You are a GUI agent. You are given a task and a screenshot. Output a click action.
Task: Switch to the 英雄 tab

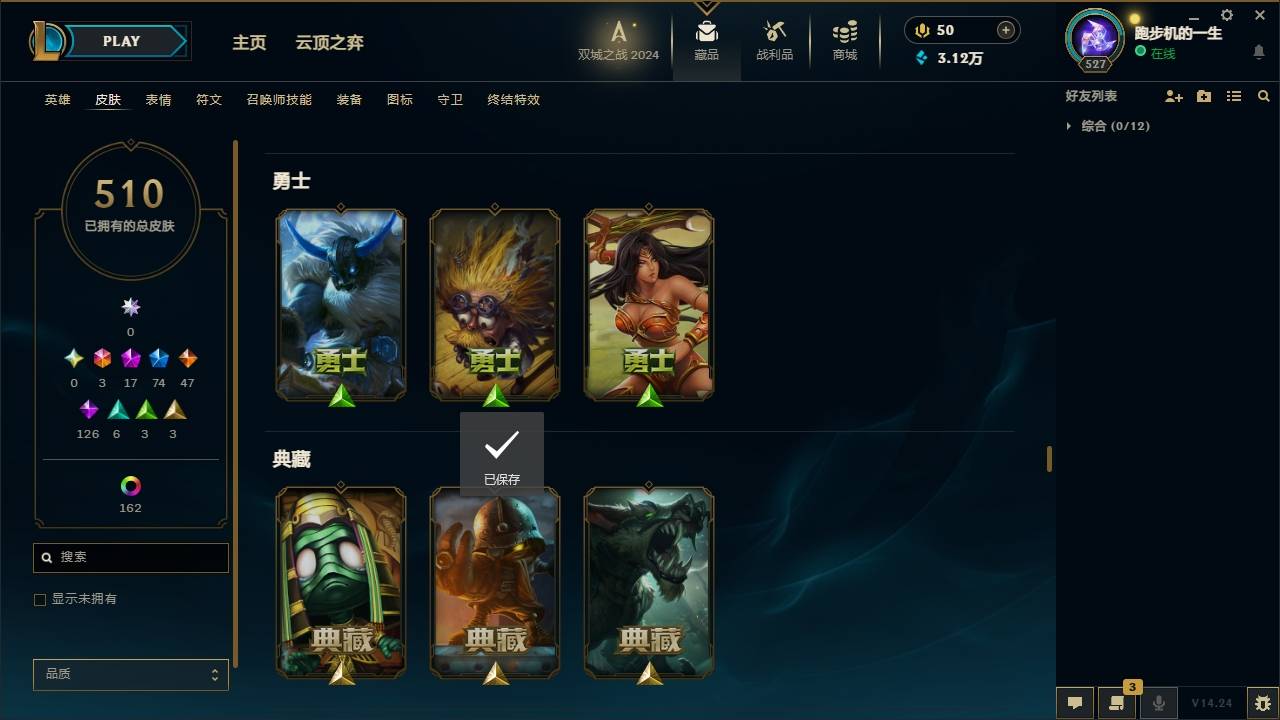point(57,100)
